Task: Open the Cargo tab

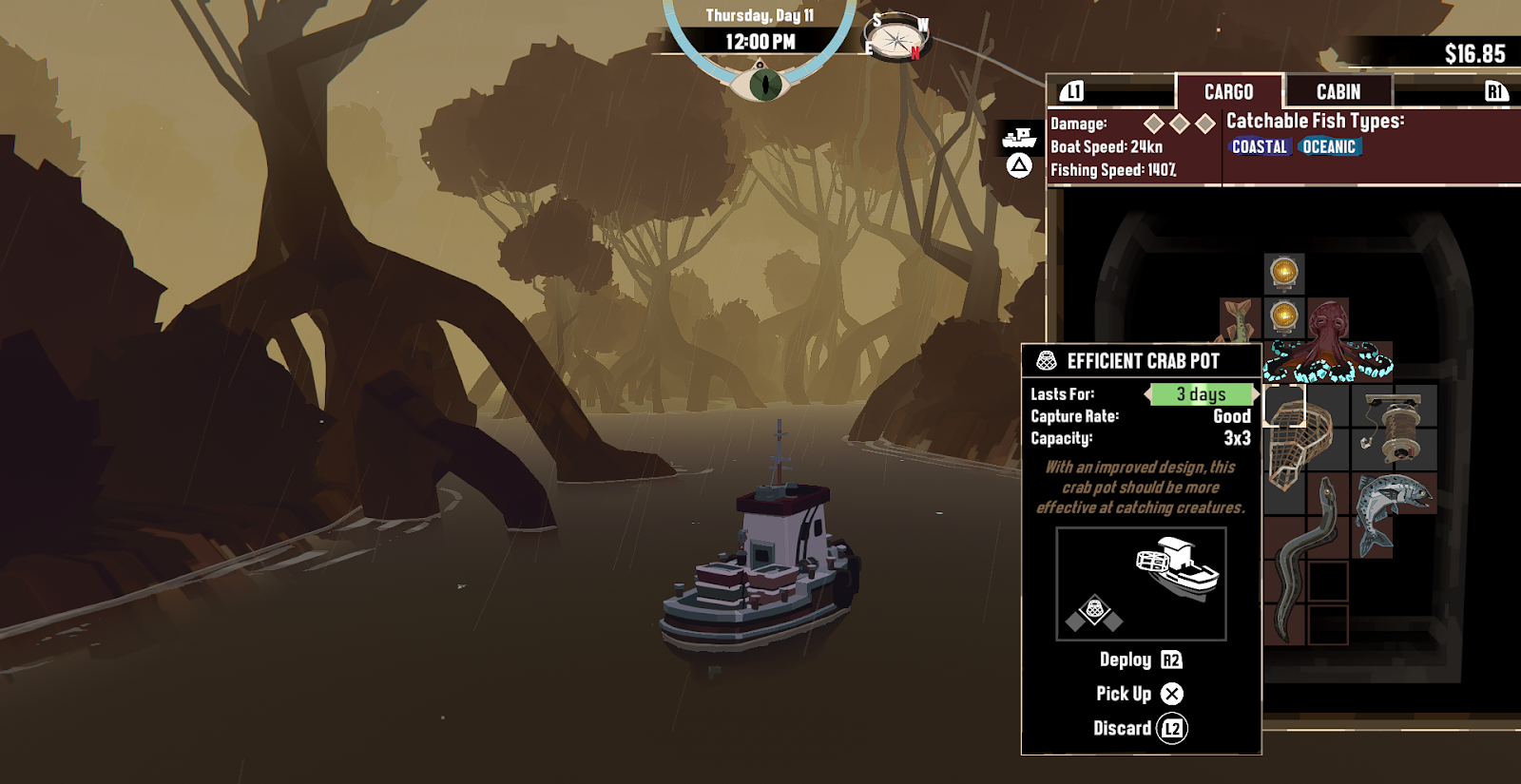Action: tap(1228, 92)
